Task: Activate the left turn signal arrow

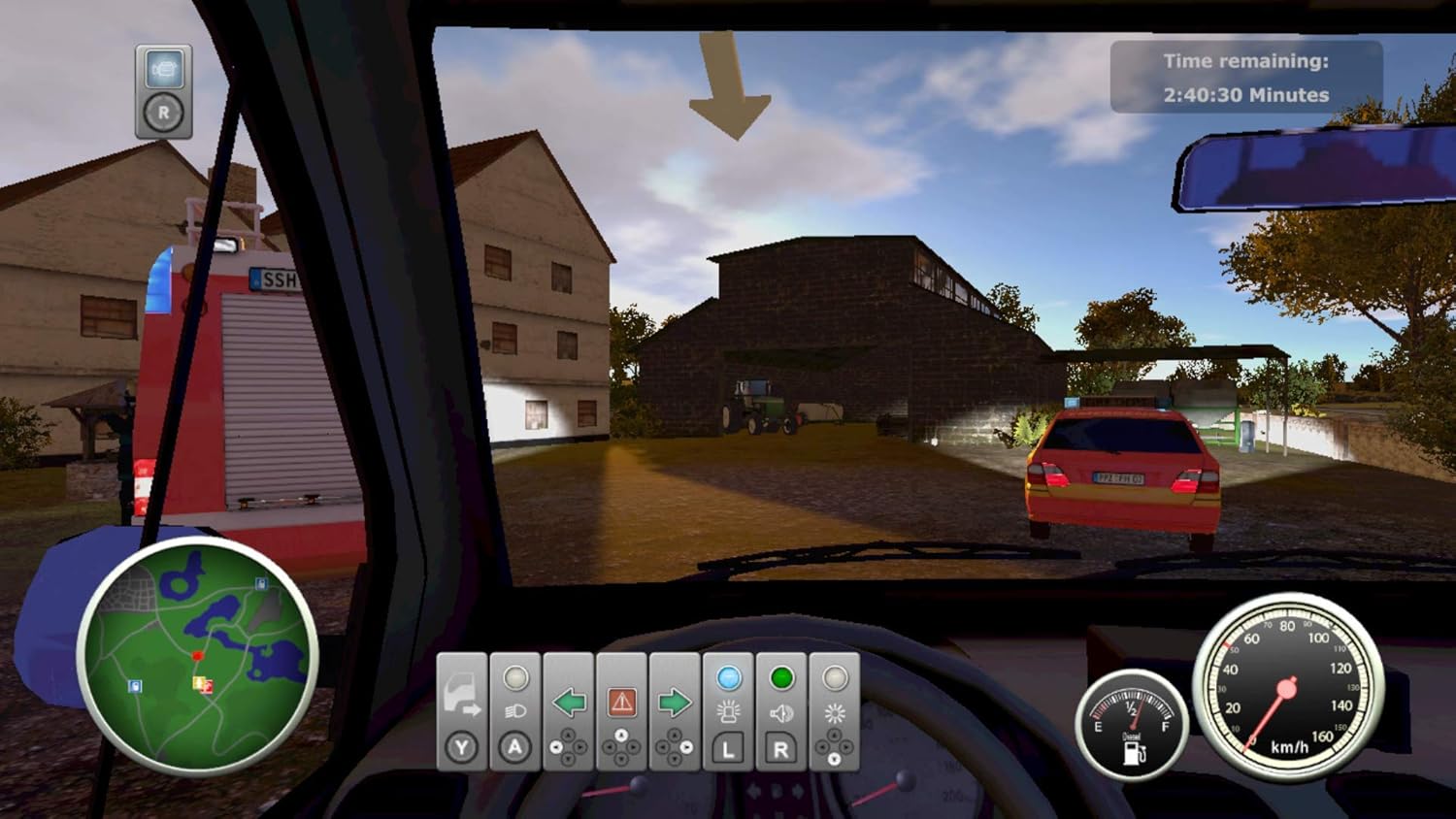Action: click(569, 703)
